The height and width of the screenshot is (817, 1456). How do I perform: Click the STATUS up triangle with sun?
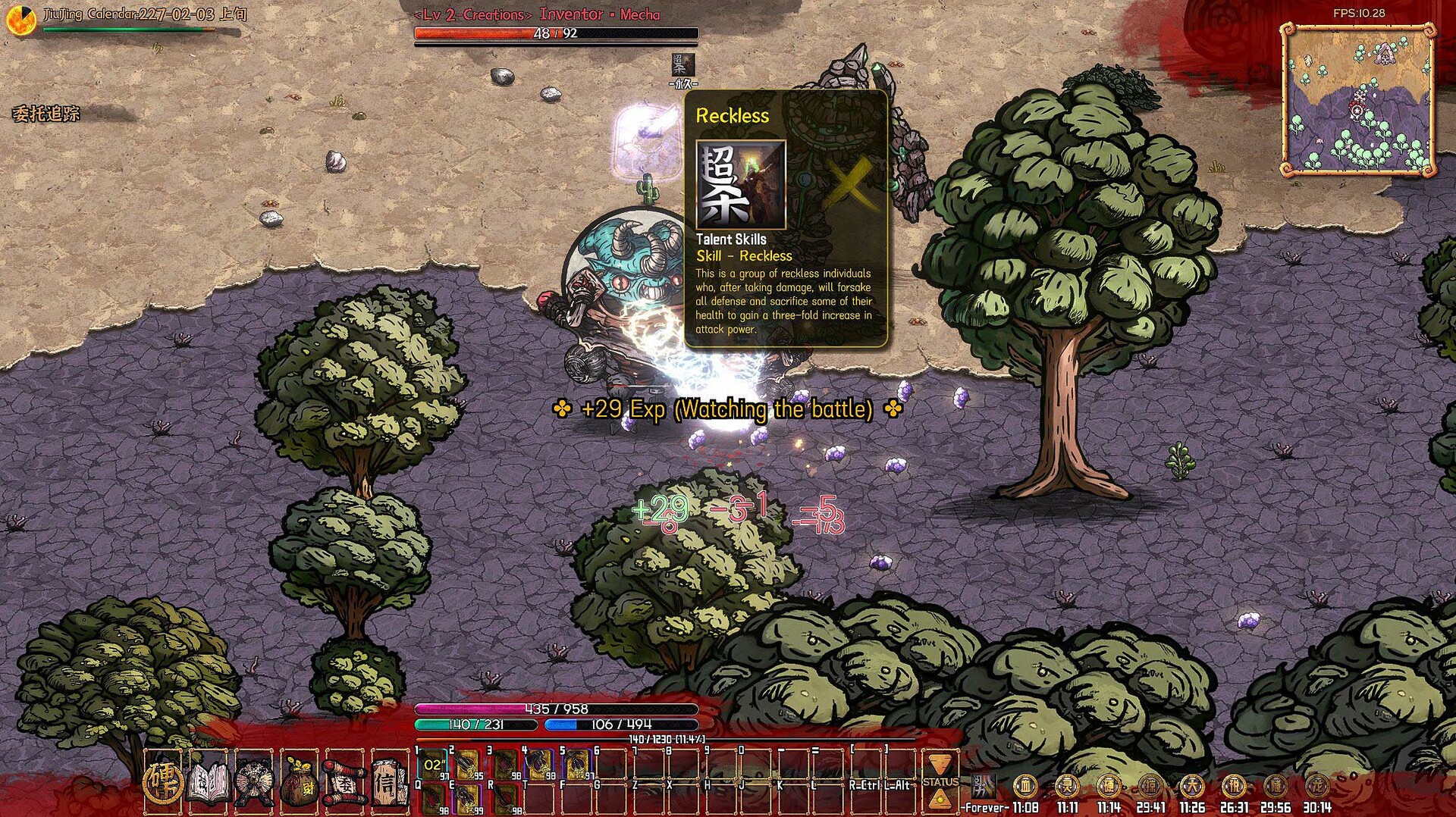(940, 798)
